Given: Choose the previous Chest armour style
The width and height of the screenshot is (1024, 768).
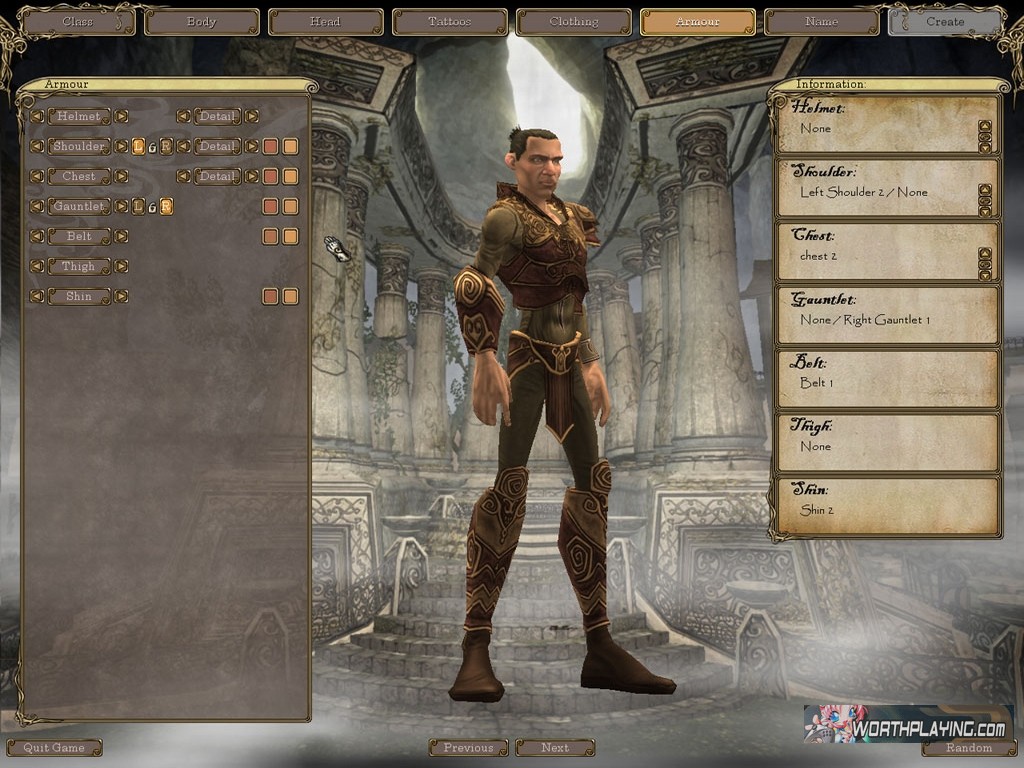Looking at the screenshot, I should (x=36, y=176).
